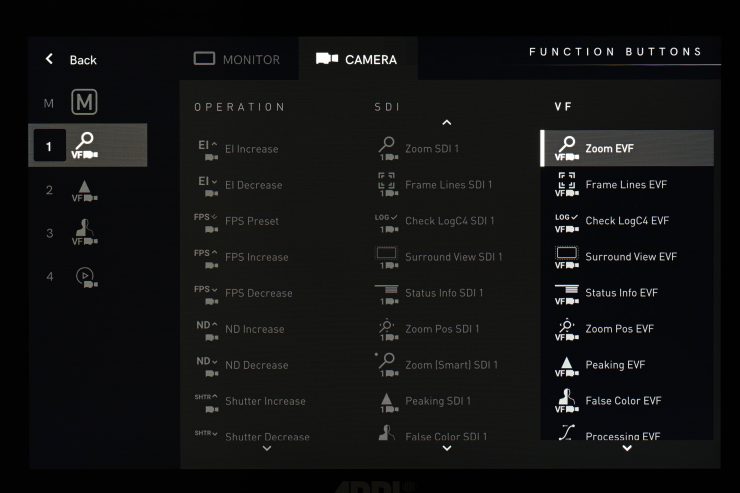
Task: Choose Check LogC4 EVF
Action: pos(626,221)
